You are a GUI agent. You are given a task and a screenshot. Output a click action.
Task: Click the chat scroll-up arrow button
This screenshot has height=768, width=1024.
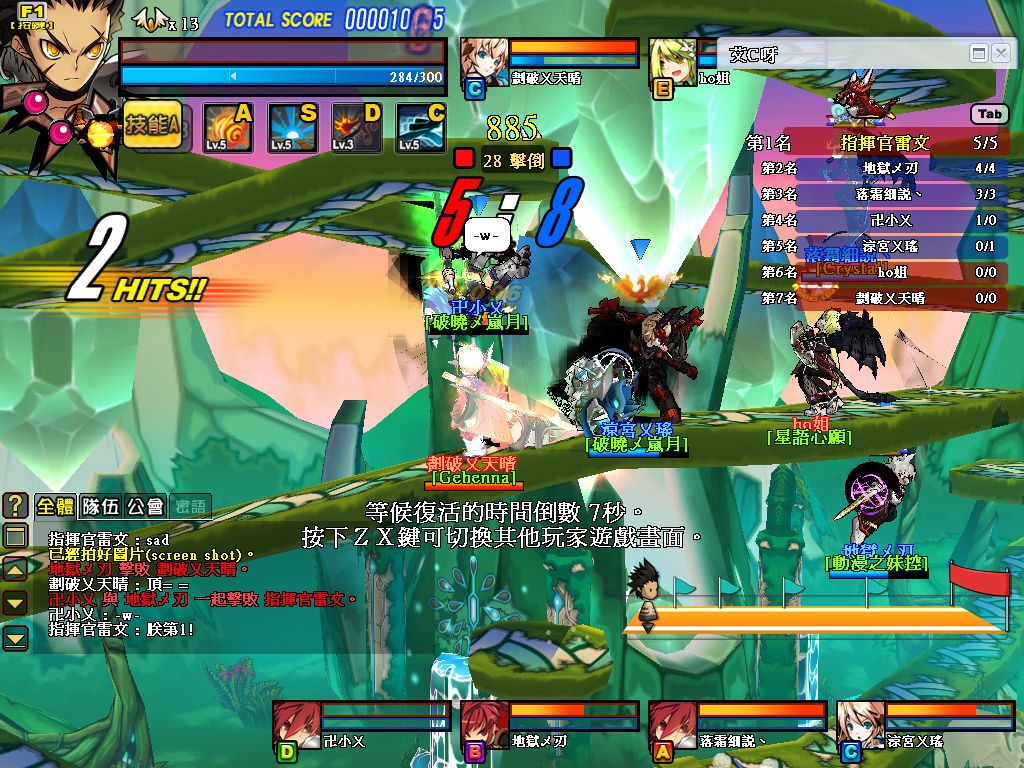[15, 570]
